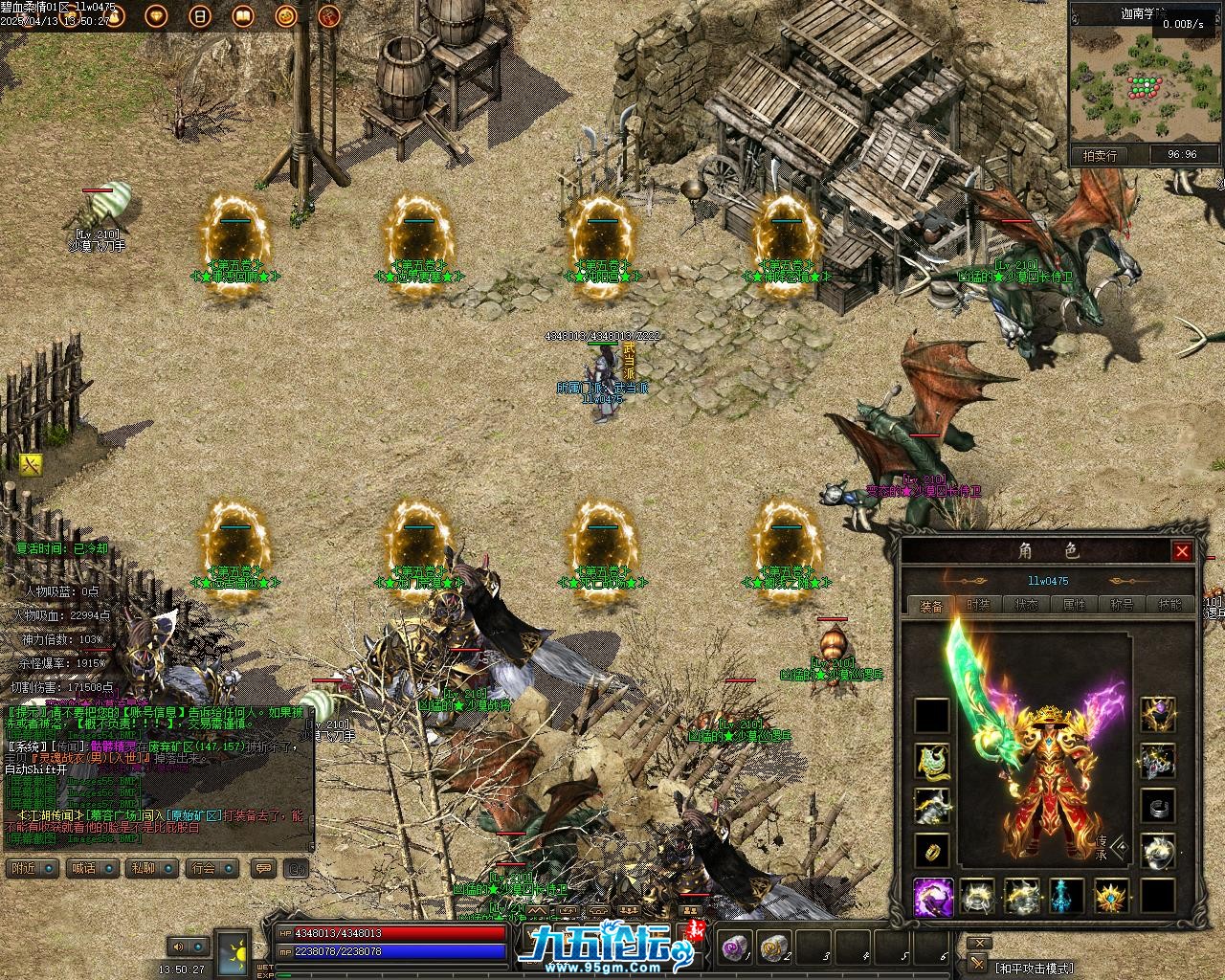Switch to the 时装 tab
Image resolution: width=1225 pixels, height=980 pixels.
click(978, 605)
